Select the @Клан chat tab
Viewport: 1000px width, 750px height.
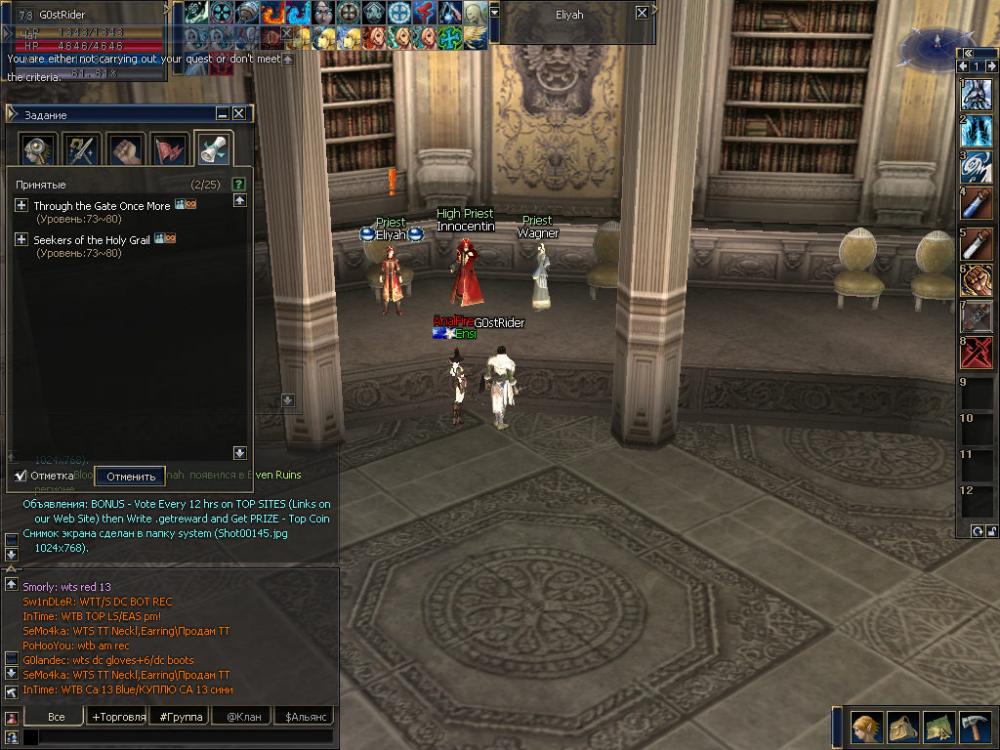[244, 717]
